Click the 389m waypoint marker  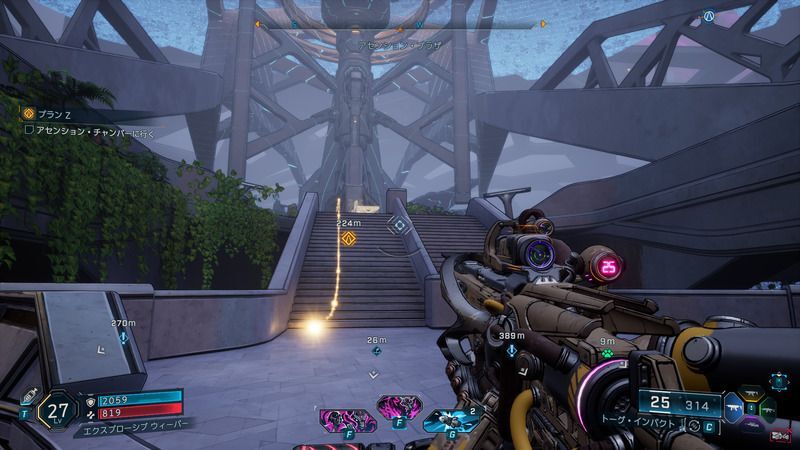pos(513,351)
